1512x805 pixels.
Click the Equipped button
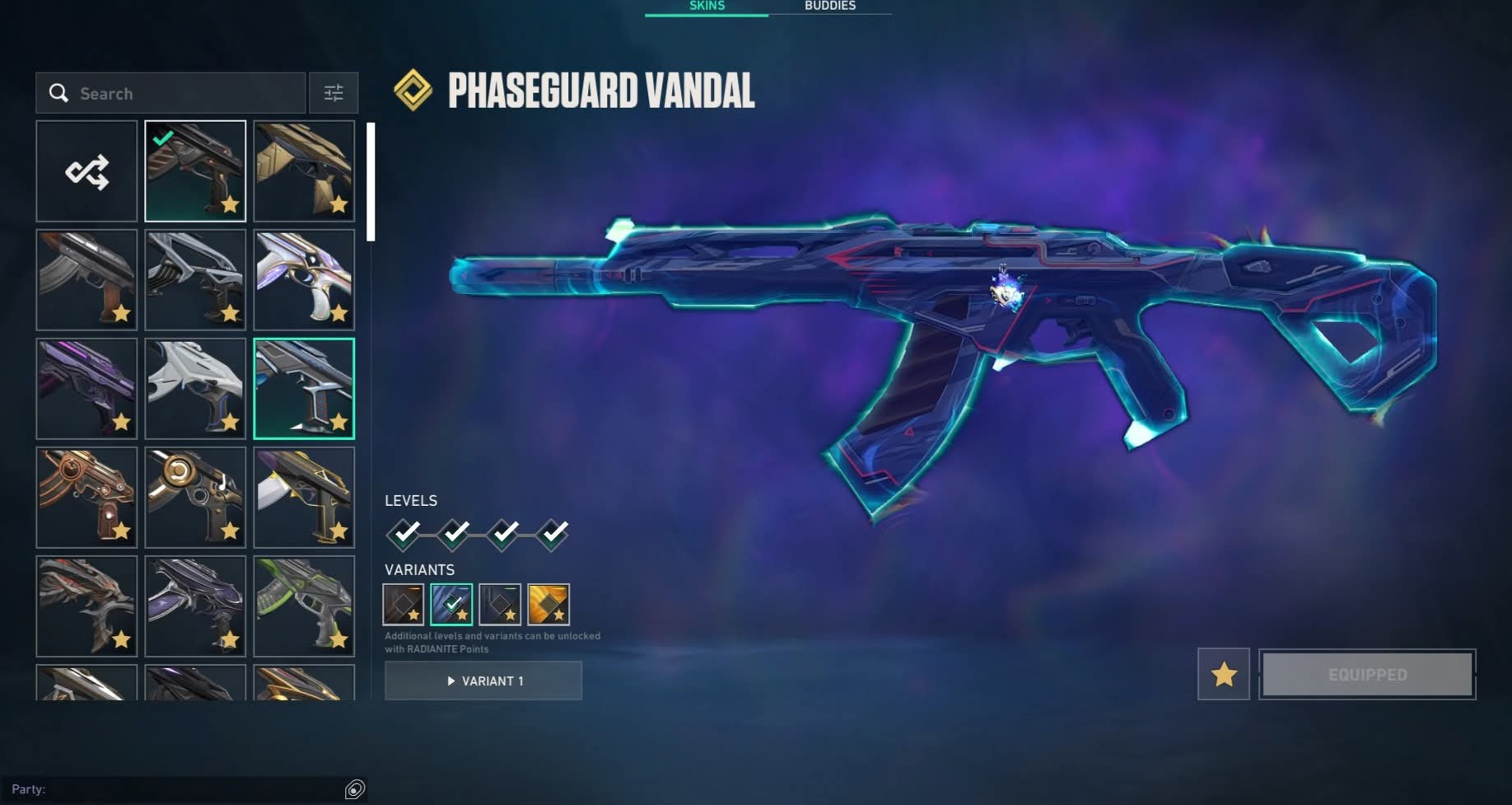point(1367,674)
